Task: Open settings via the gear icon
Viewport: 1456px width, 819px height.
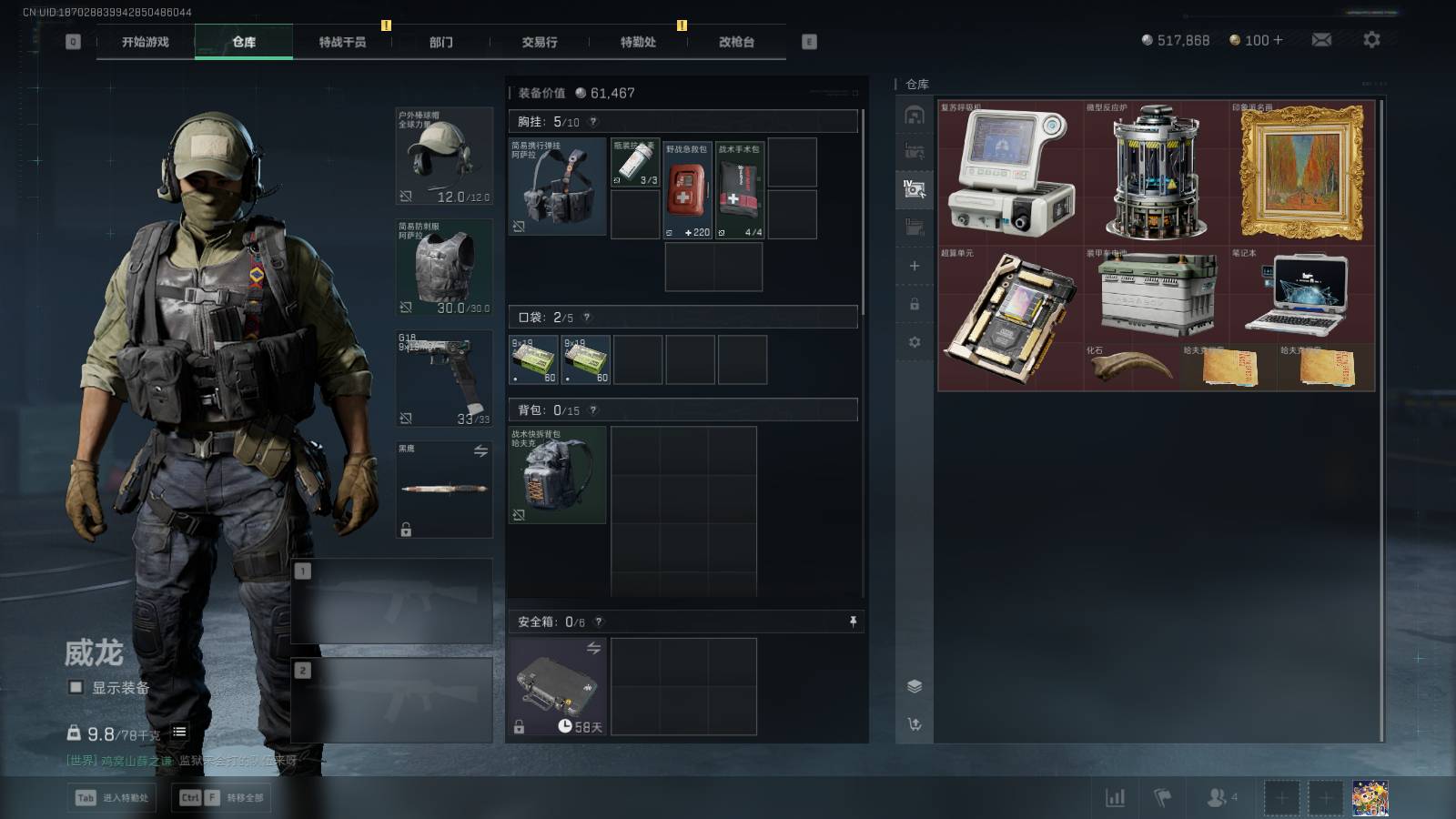Action: click(x=1371, y=39)
